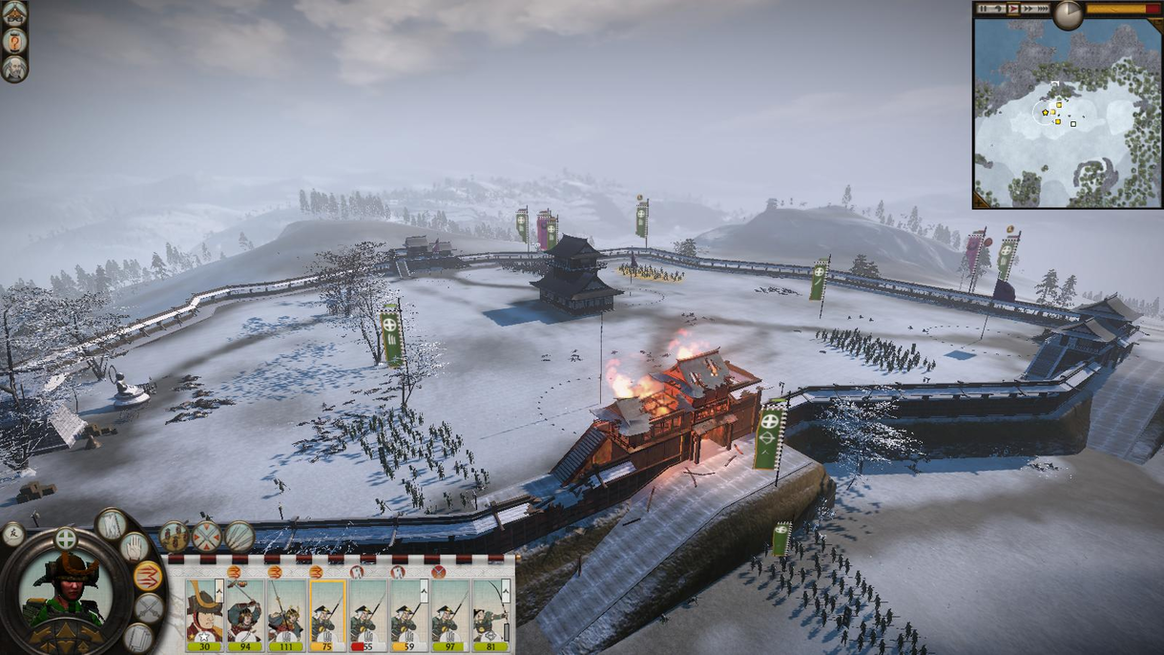
Task: Switch to fastest battle speed
Action: coord(1042,9)
